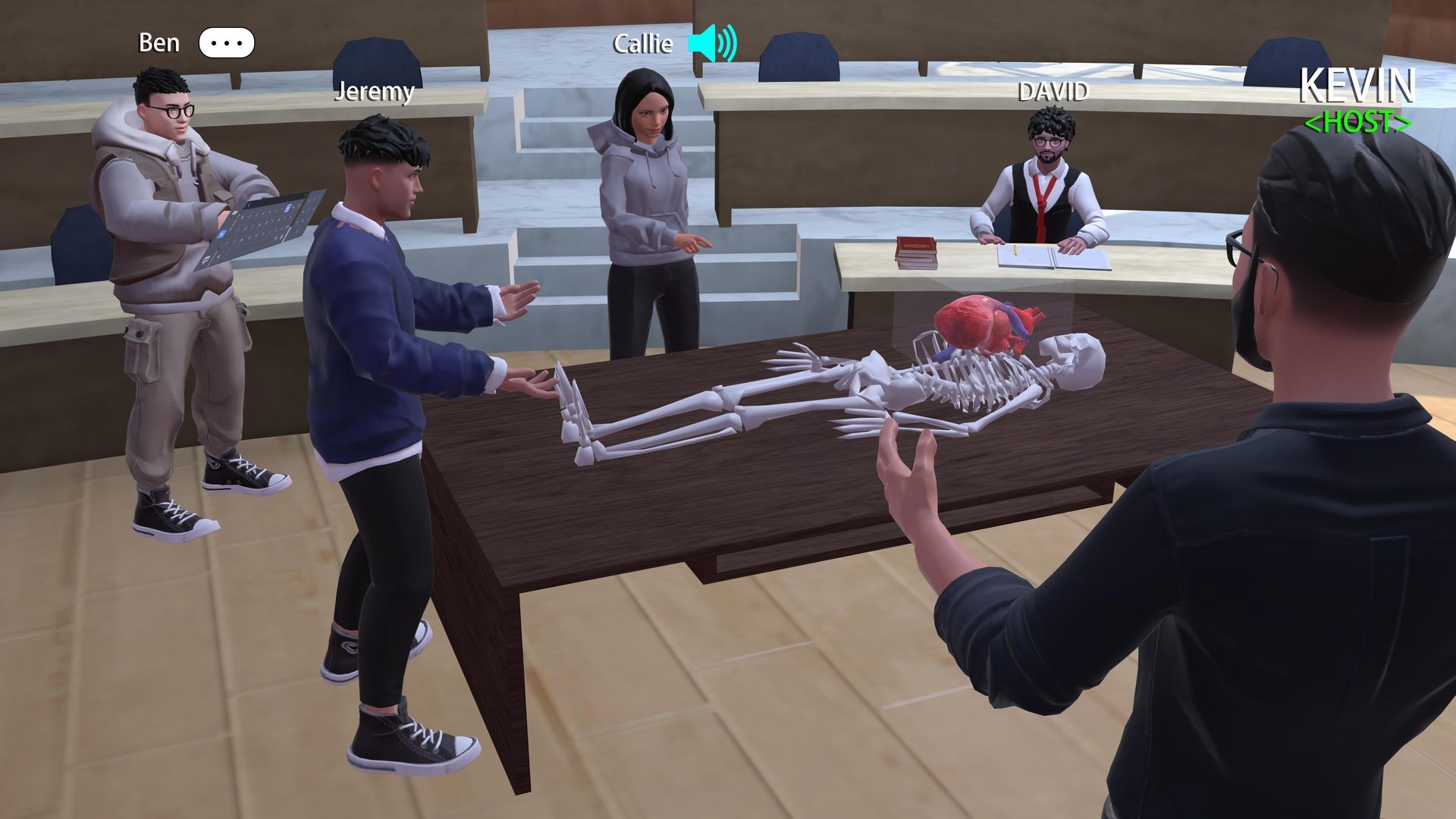Click Ben's typing indicator bubble
The image size is (1456, 819).
225,43
